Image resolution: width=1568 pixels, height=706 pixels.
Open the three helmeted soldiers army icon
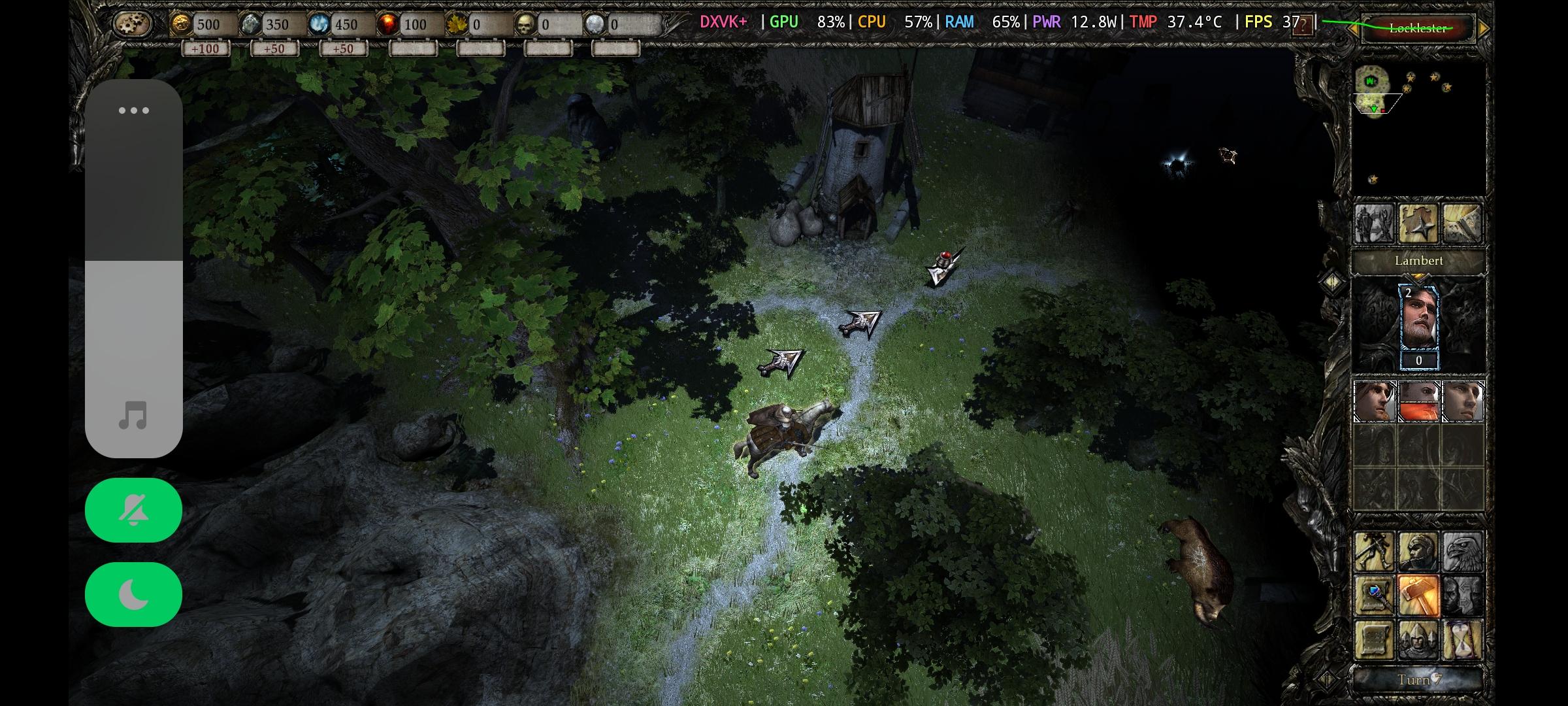point(1418,640)
